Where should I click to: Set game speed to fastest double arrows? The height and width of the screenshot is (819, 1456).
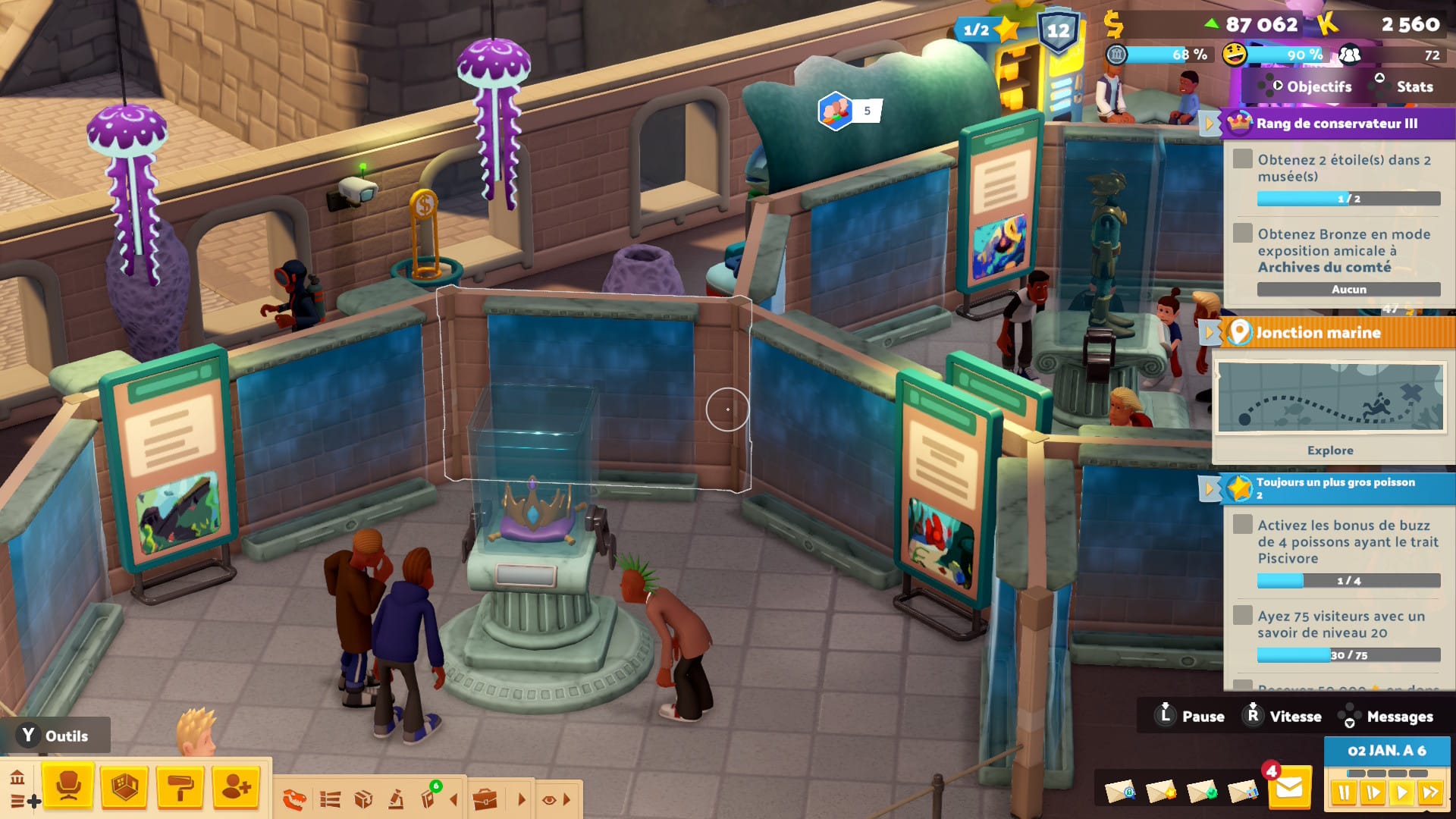[1430, 793]
